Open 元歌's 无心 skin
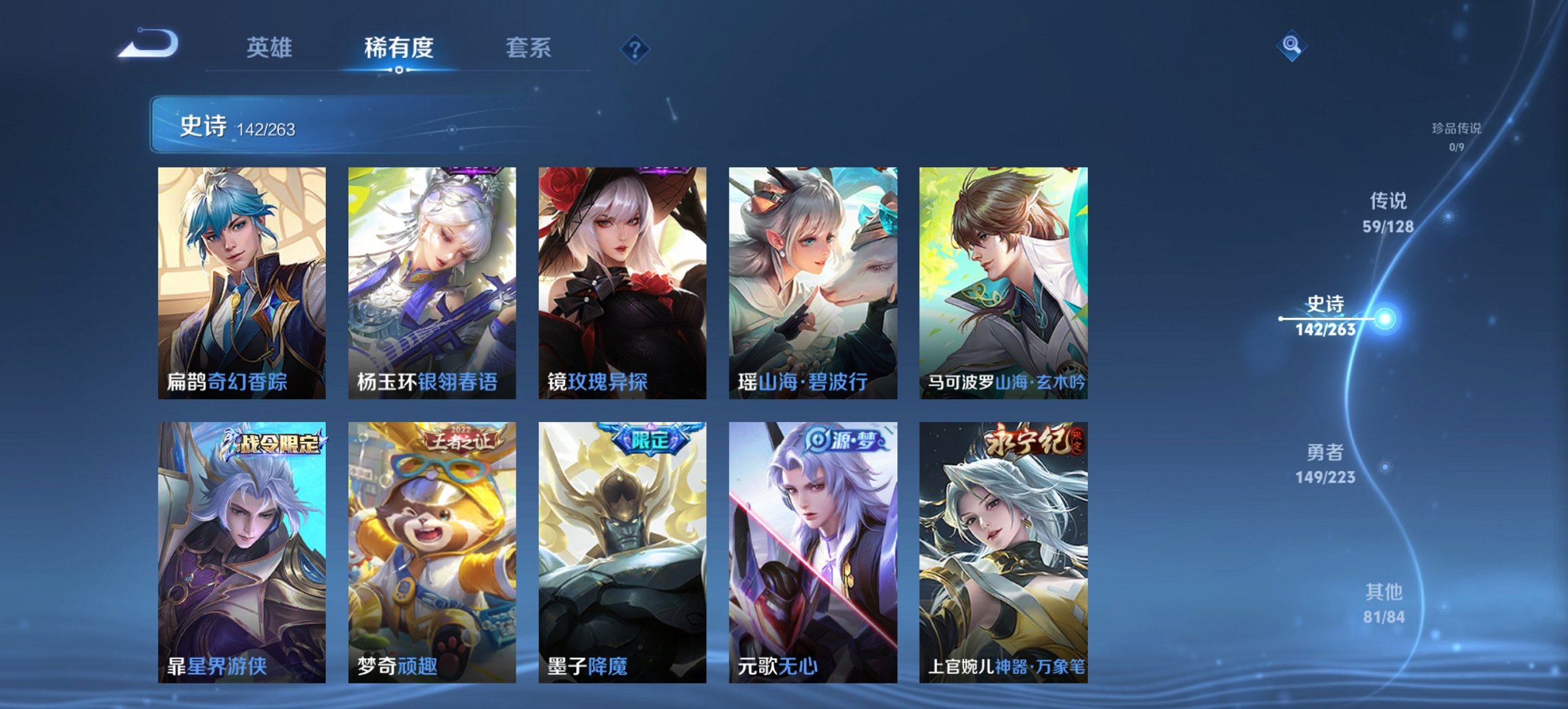Viewport: 1568px width, 709px height. tap(815, 554)
